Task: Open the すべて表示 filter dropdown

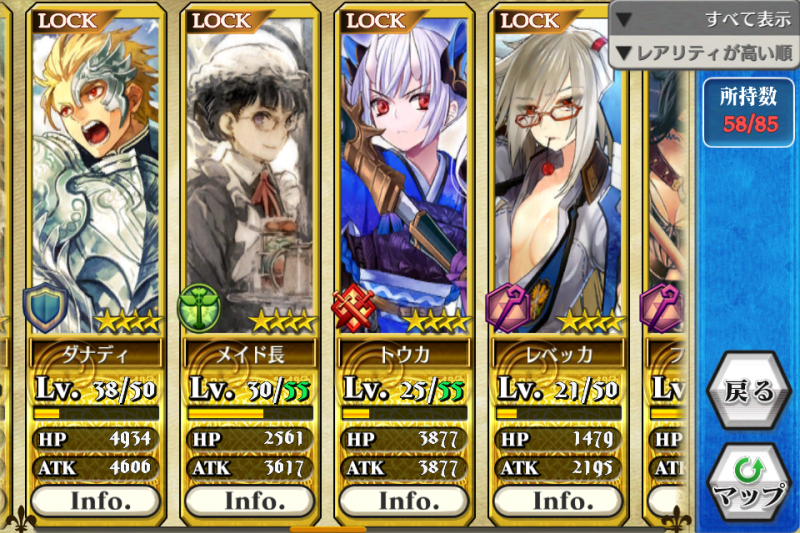Action: point(704,18)
